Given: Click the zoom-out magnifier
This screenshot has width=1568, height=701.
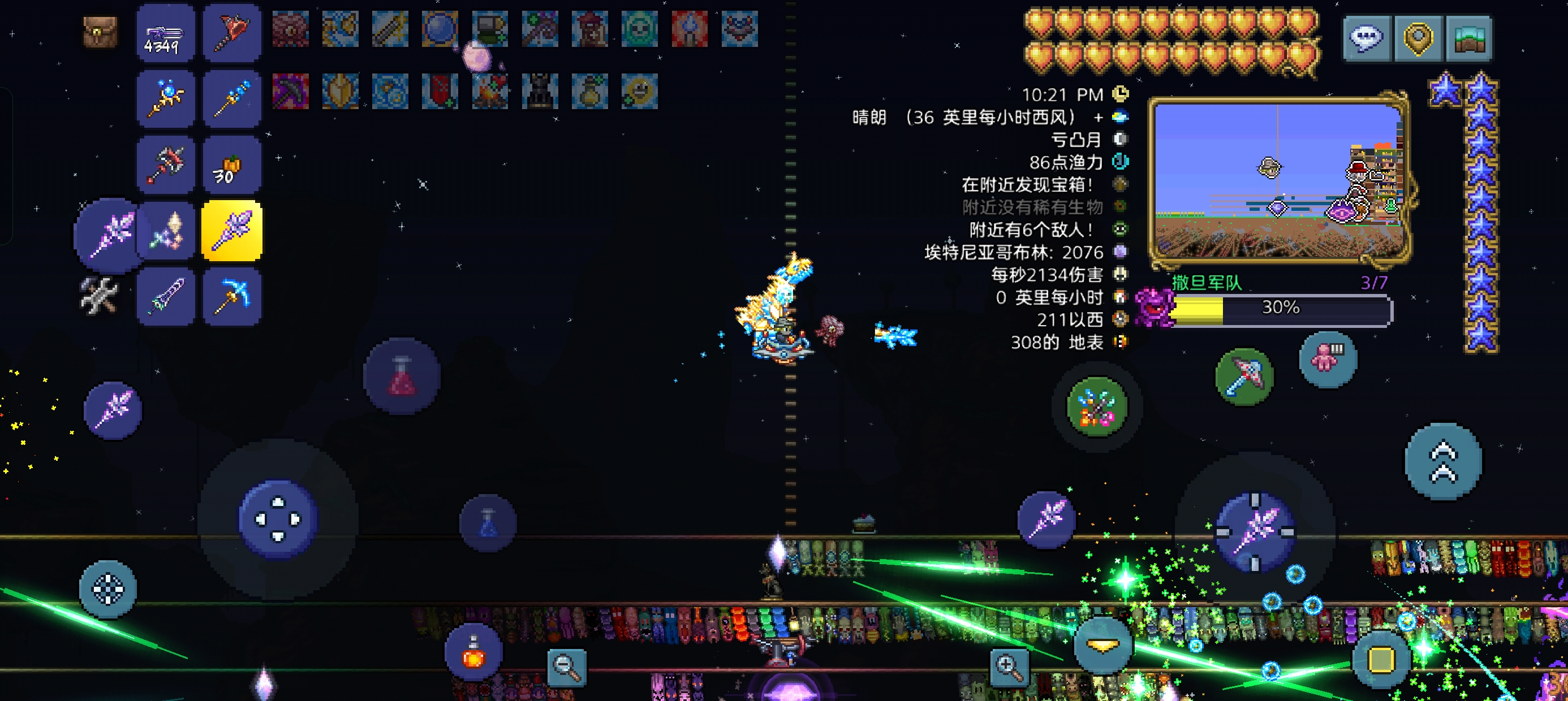Looking at the screenshot, I should 567,667.
